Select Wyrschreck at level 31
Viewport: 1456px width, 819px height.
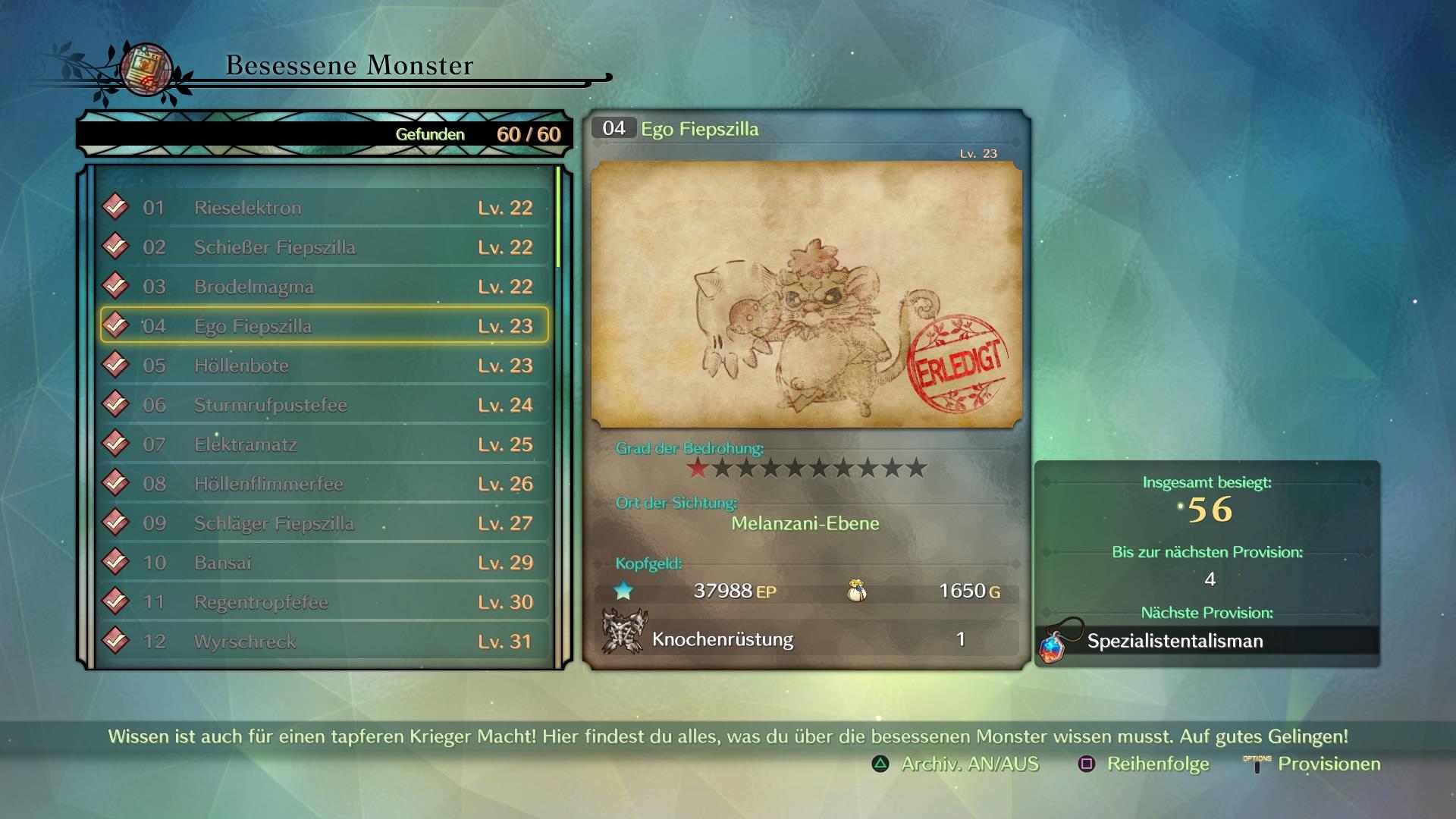point(324,642)
